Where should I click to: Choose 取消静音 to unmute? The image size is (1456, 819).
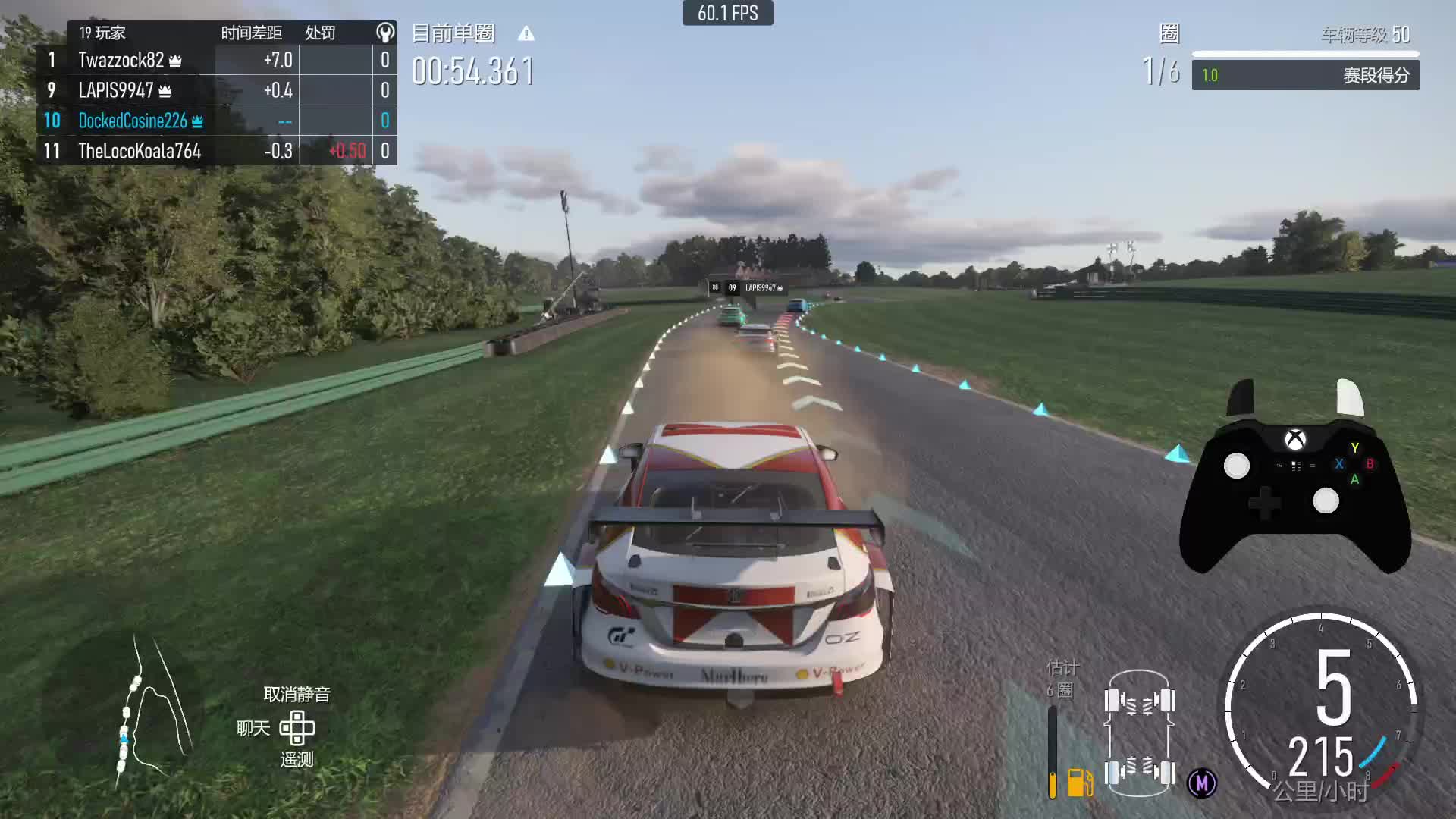297,694
